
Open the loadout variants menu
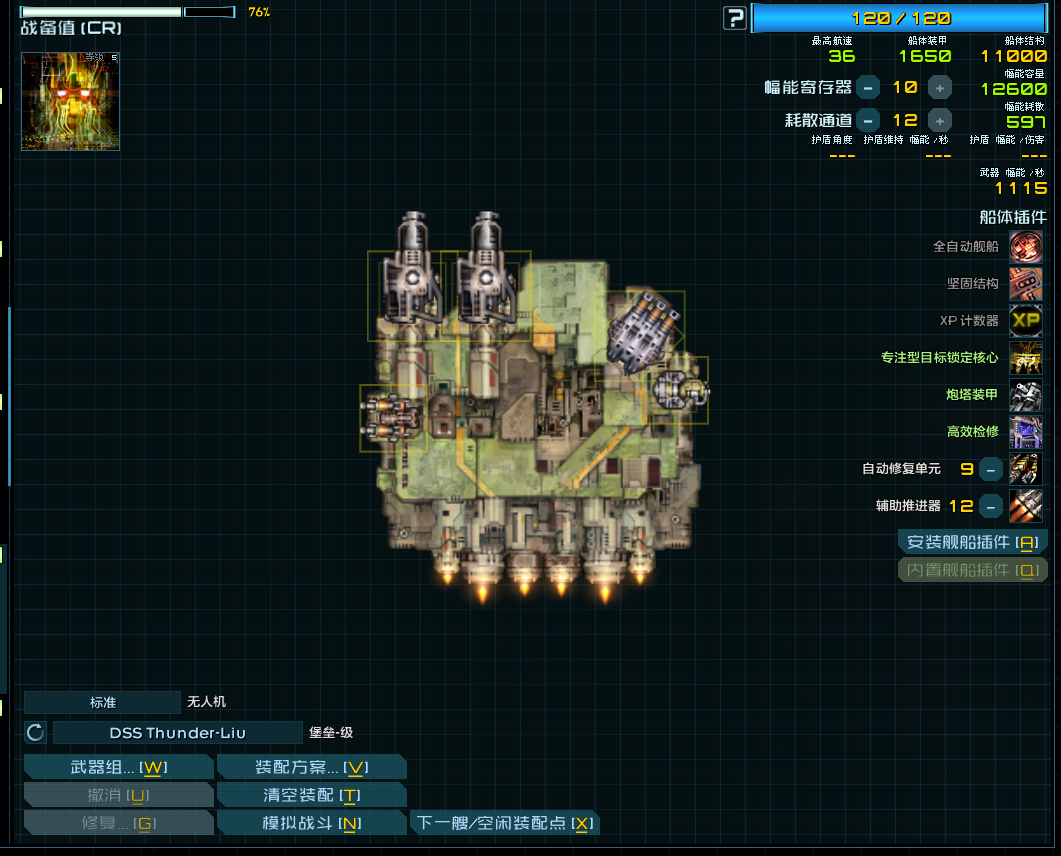pyautogui.click(x=311, y=767)
